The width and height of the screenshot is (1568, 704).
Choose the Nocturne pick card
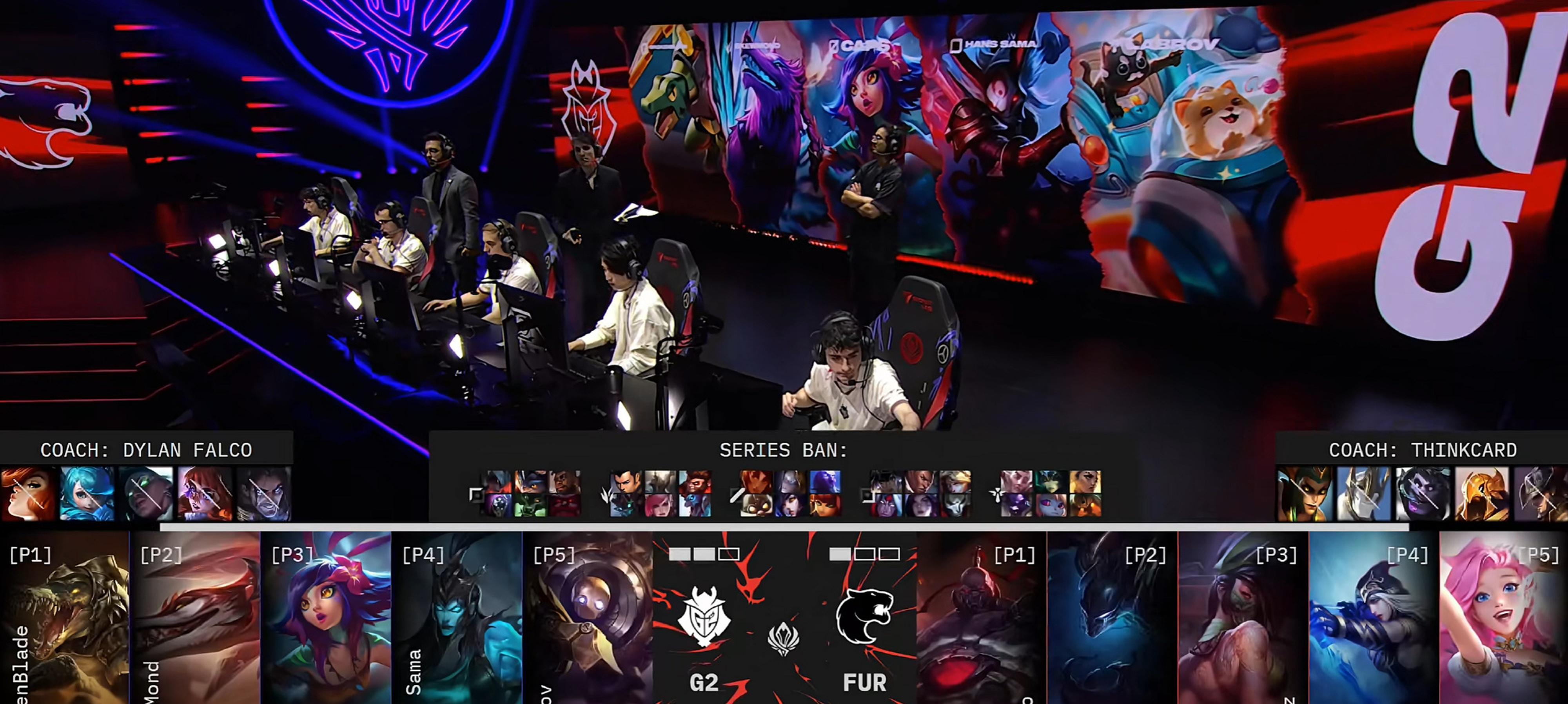[x=1112, y=618]
